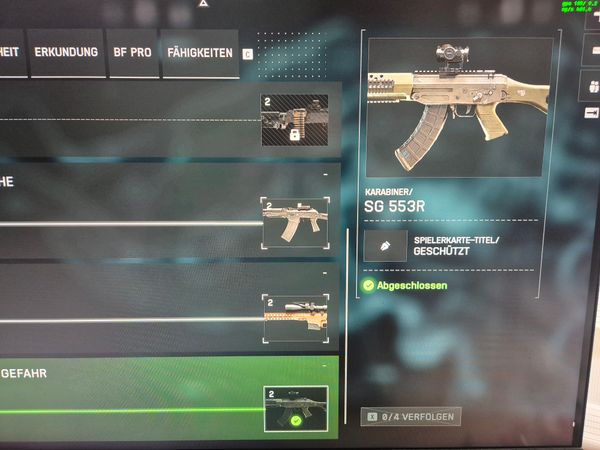Select the scoped sniper rifle reward thumbnail
This screenshot has height=450, width=600.
(x=294, y=319)
